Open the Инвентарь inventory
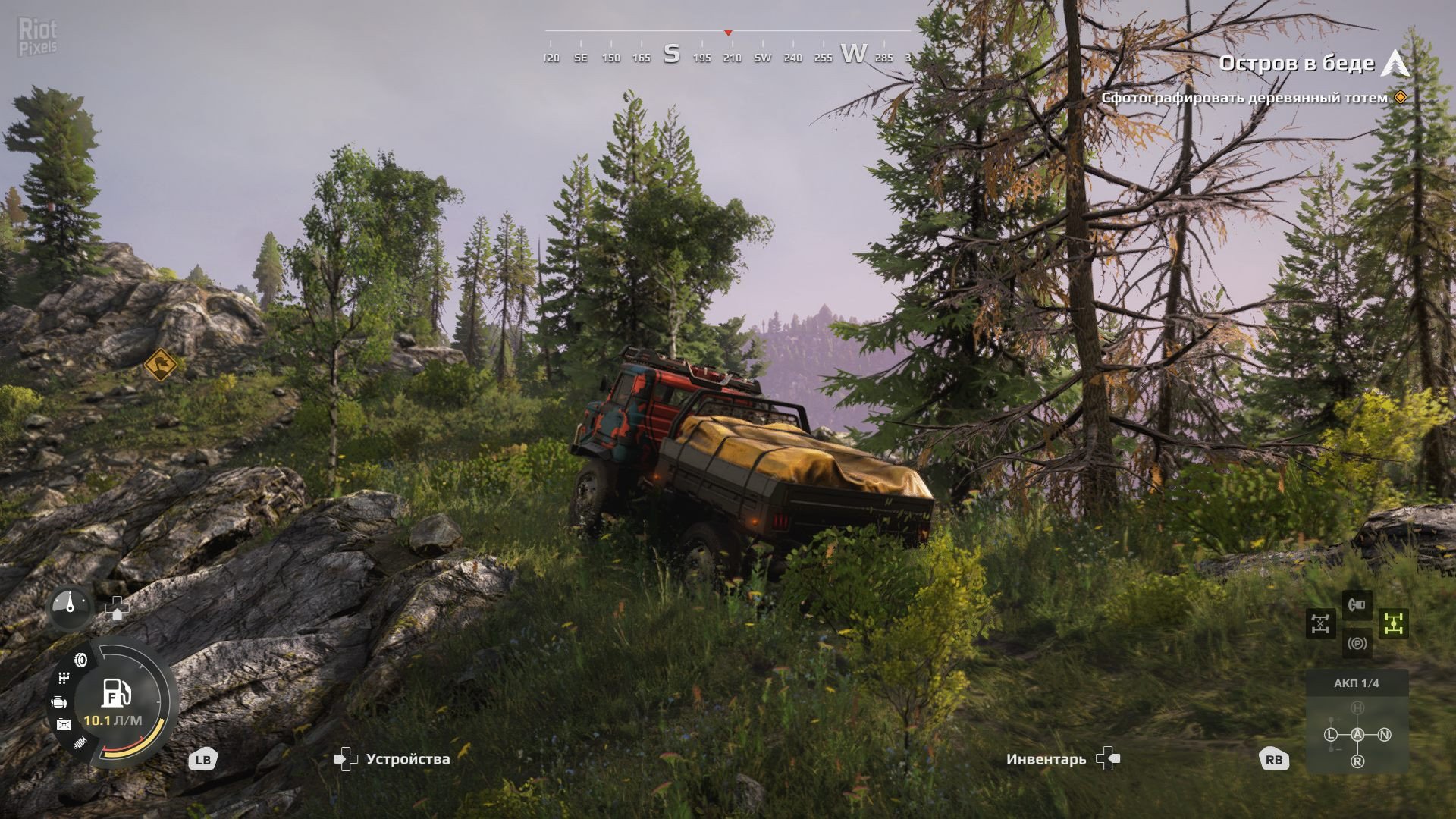 (1062, 759)
